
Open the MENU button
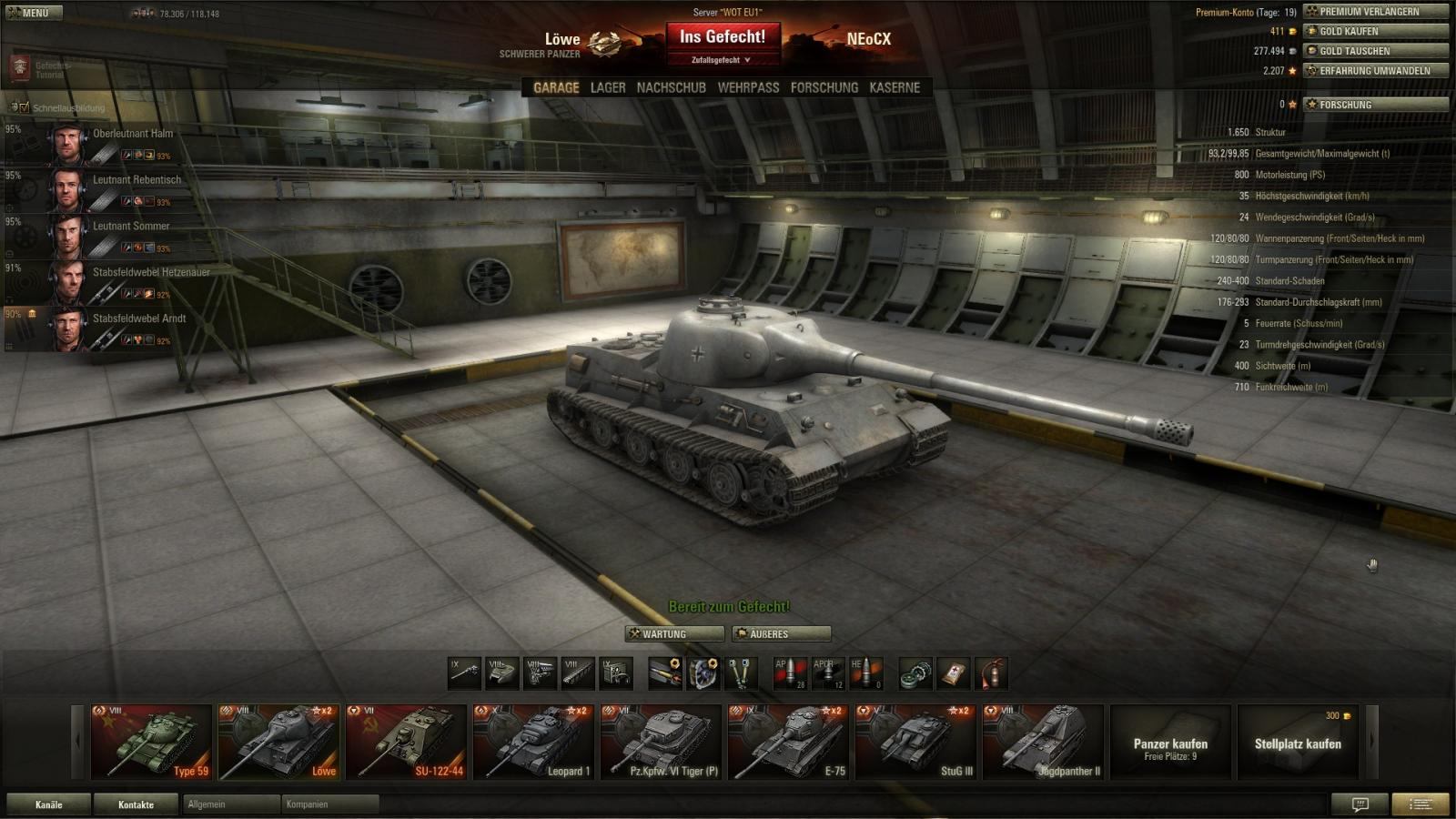[x=34, y=13]
